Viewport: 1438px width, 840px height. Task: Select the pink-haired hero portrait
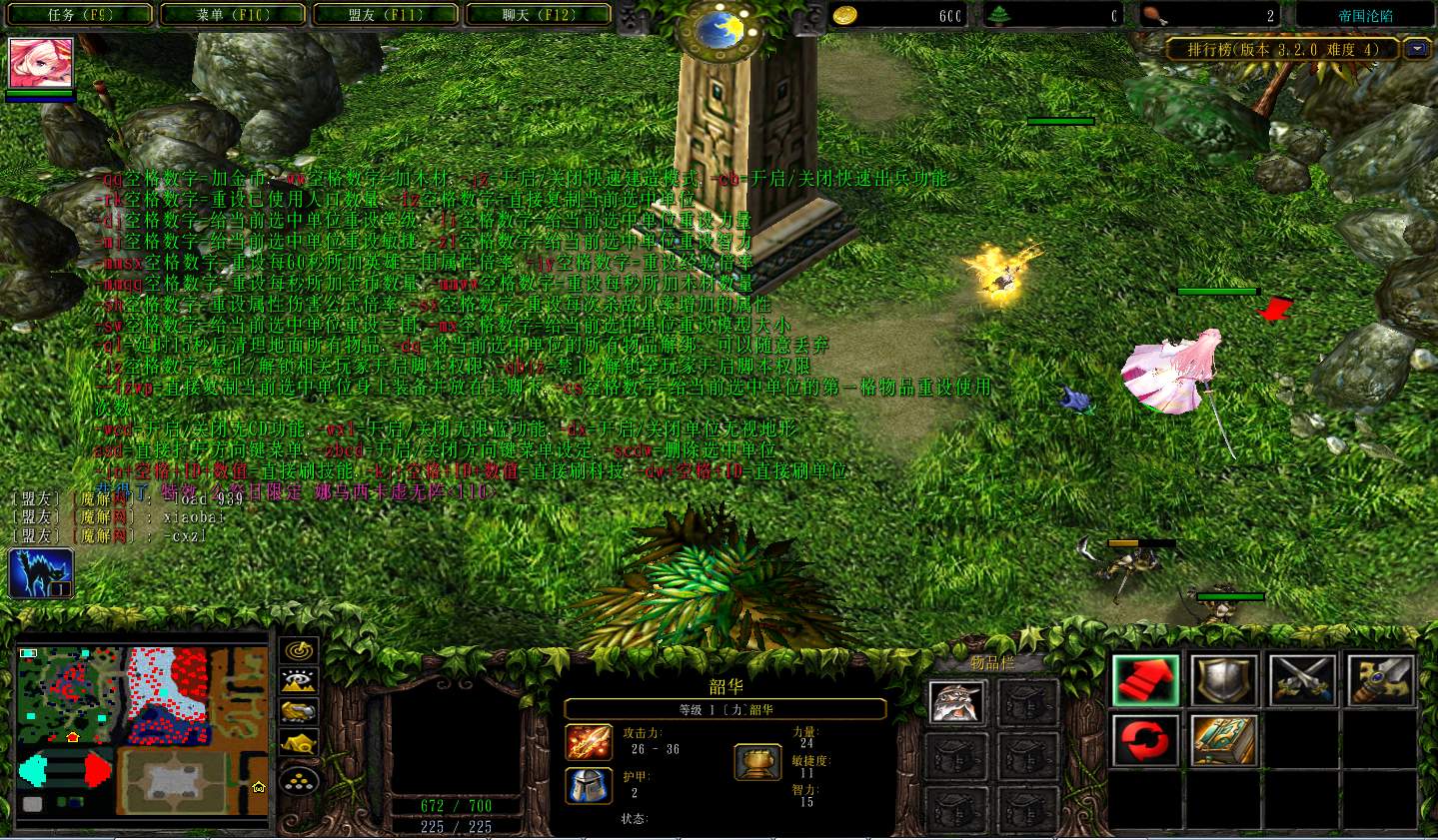pyautogui.click(x=41, y=64)
